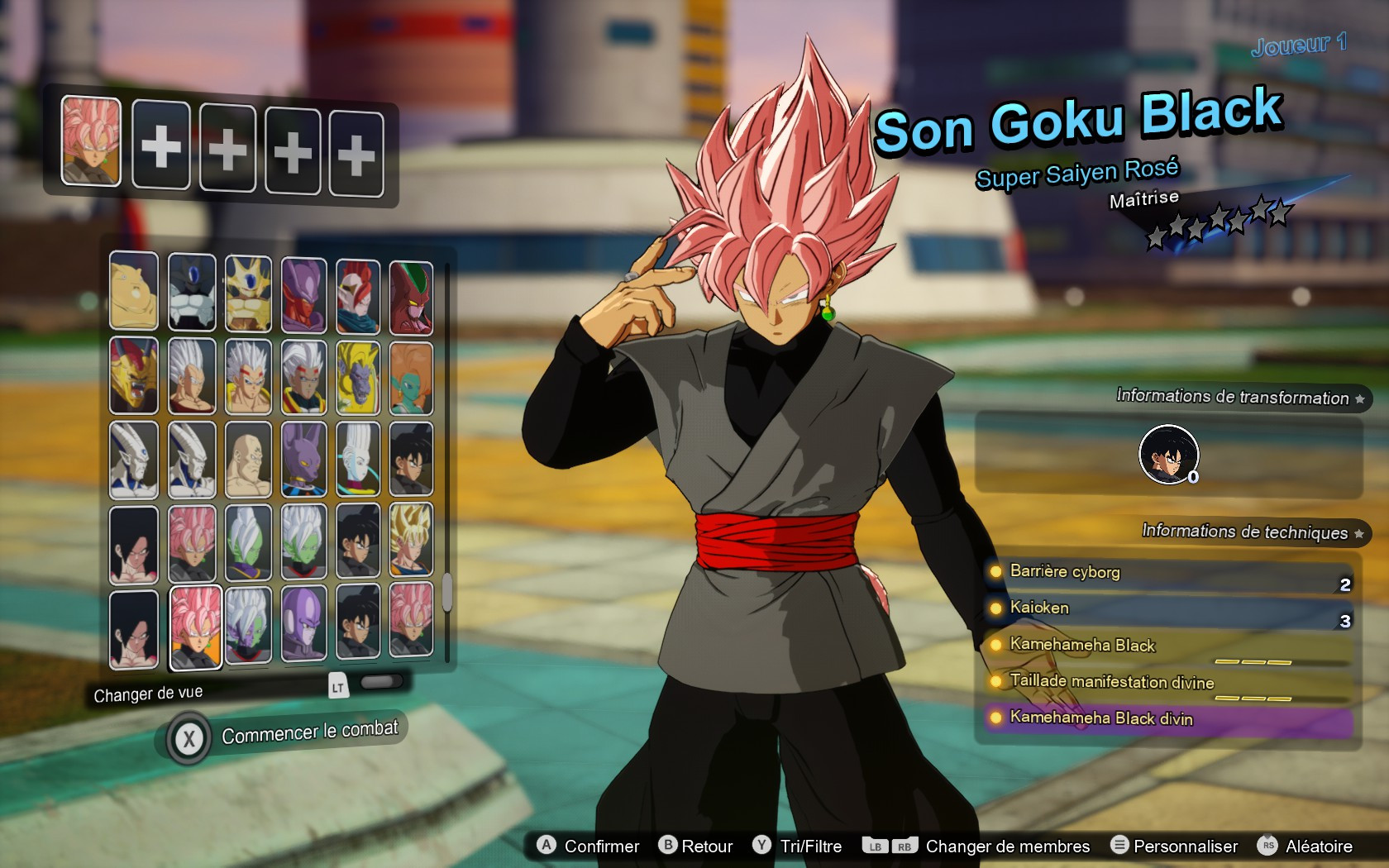Open the Personnaliser menu
Image resolution: width=1389 pixels, height=868 pixels.
click(1186, 846)
